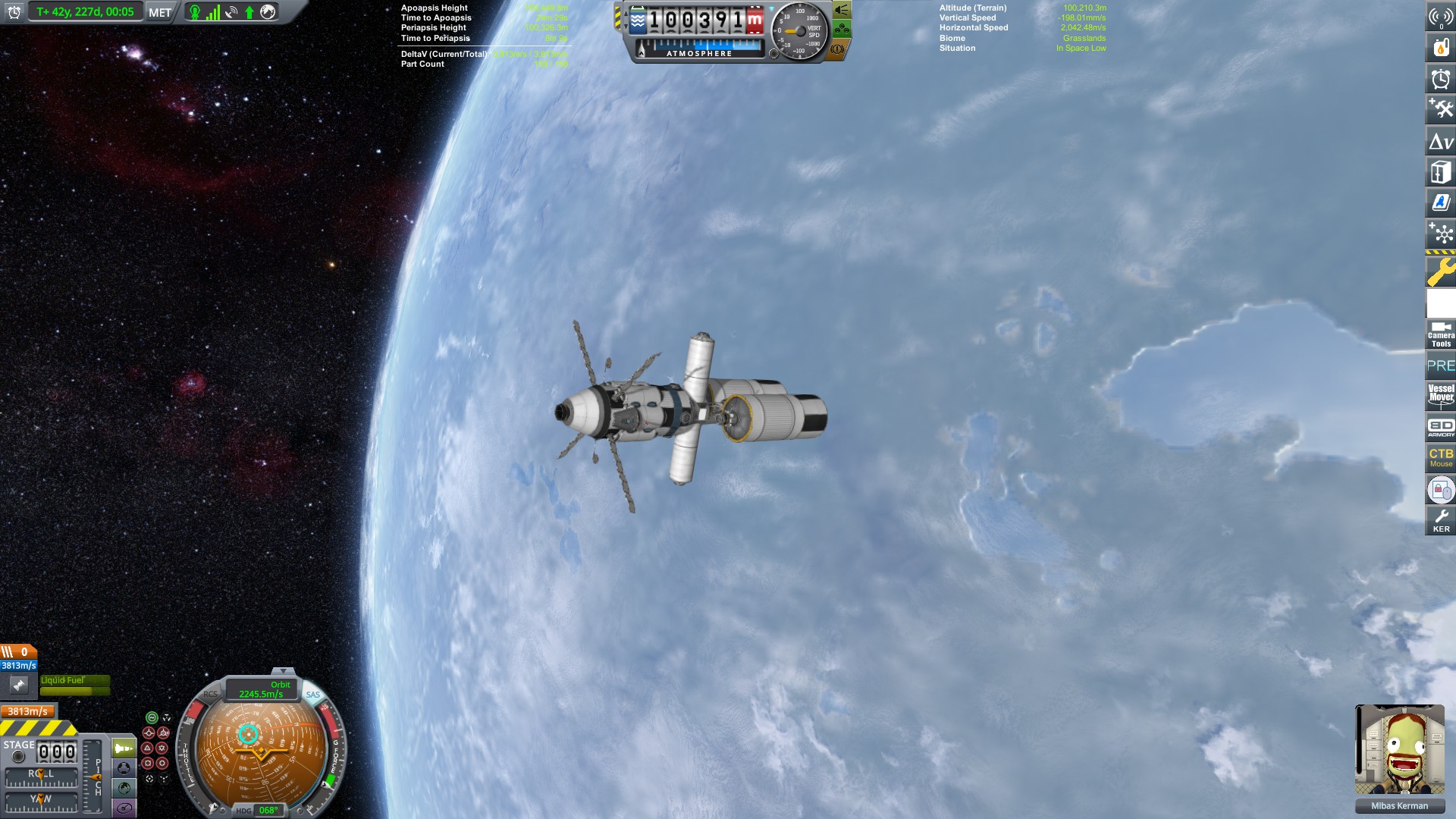Screen dimensions: 1456x819
Task: Select the prograde SAS hold mode
Action: tap(149, 733)
